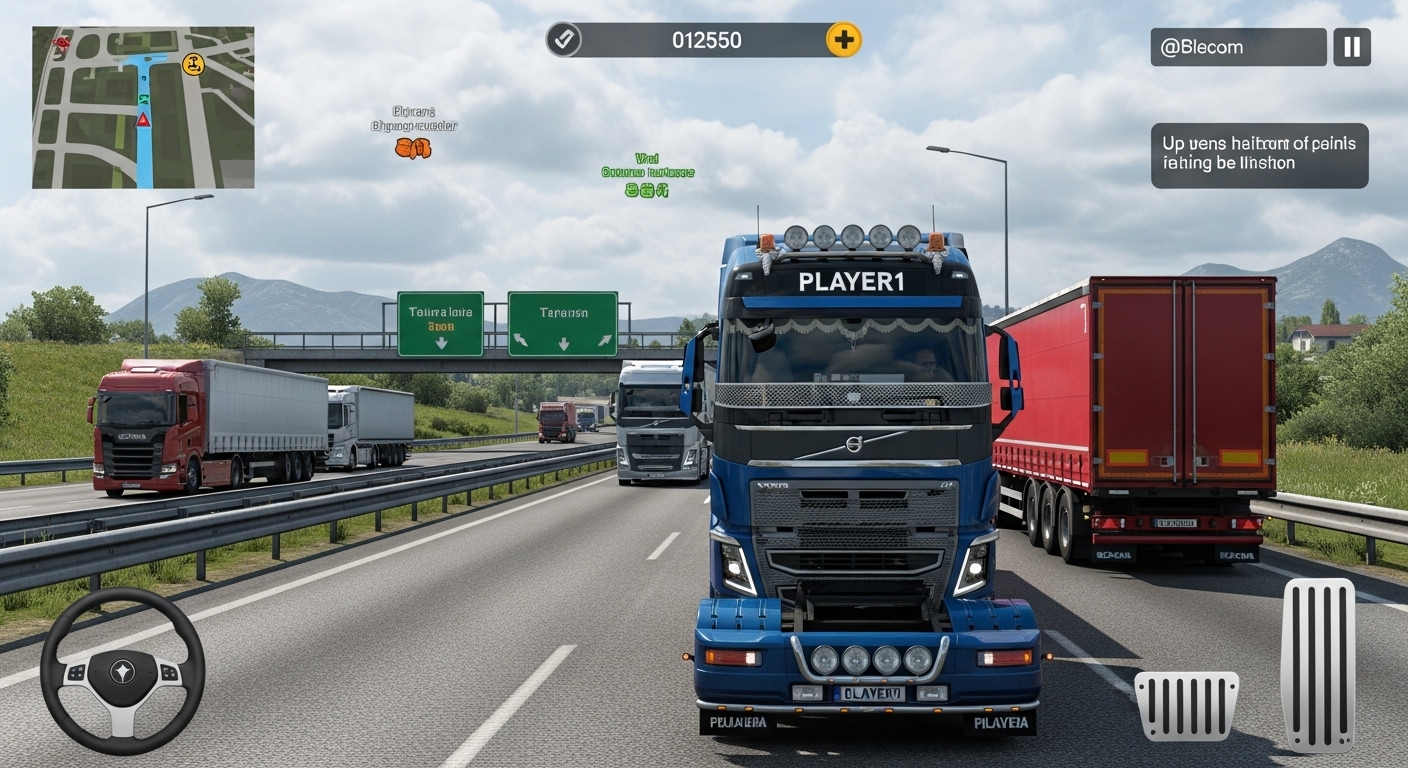Dismiss the notification message box on the right
Image resolution: width=1408 pixels, height=768 pixels.
(1259, 156)
